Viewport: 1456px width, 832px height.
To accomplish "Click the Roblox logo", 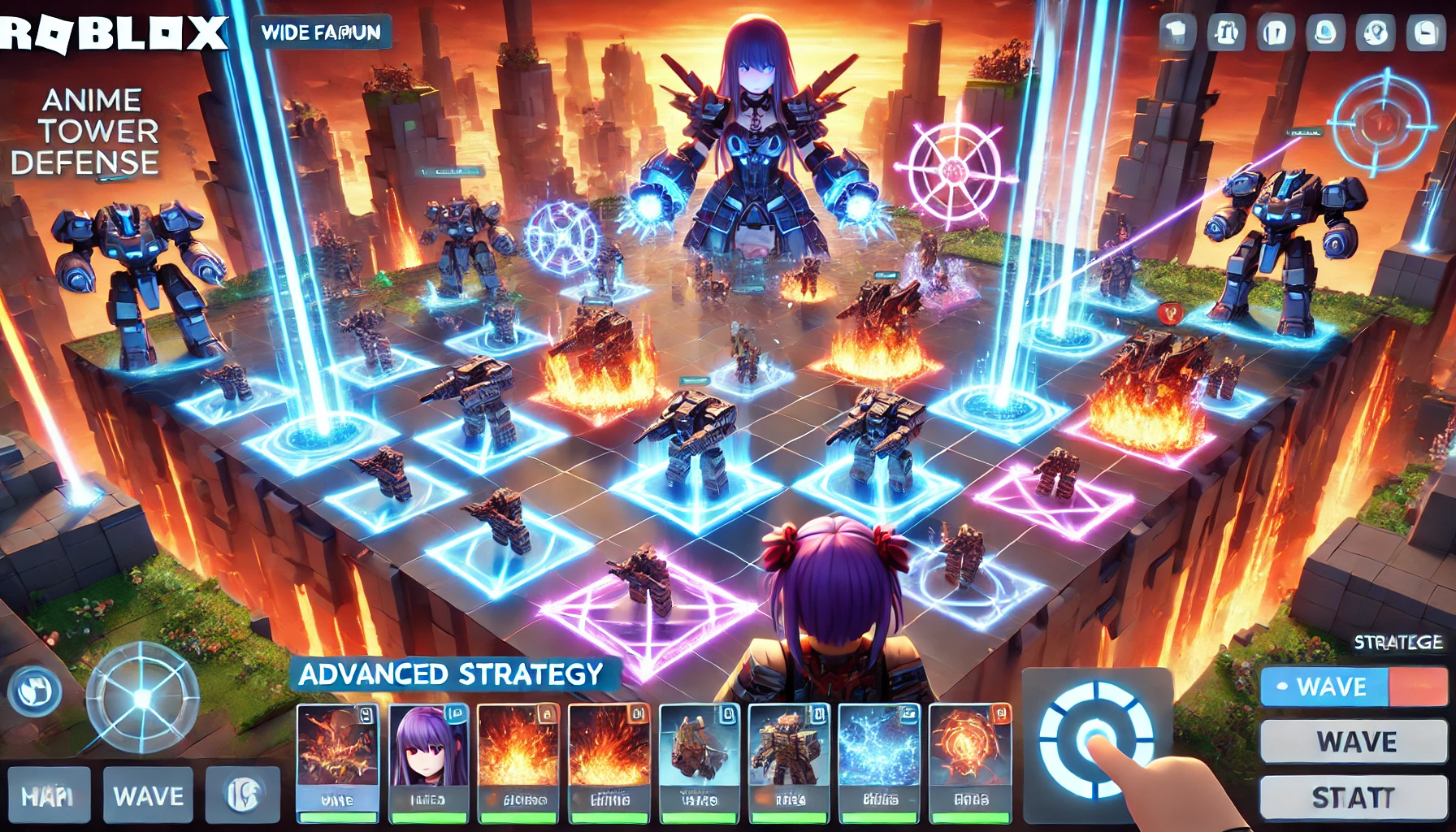I will (114, 33).
